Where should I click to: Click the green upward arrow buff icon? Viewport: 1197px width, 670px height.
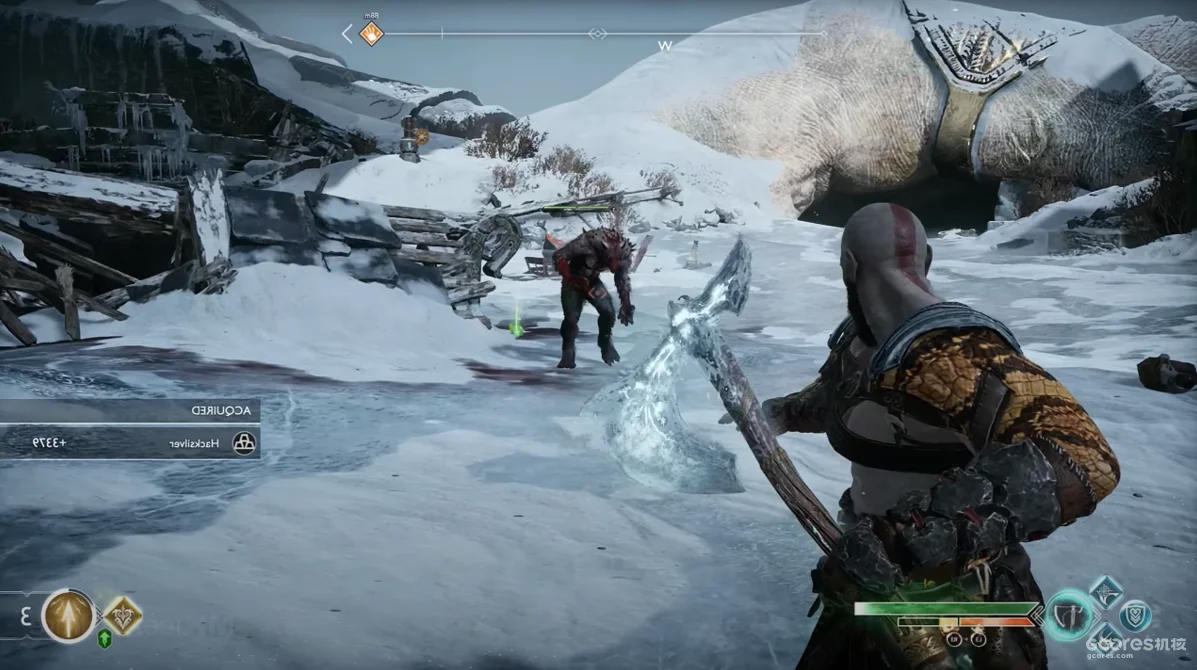104,640
